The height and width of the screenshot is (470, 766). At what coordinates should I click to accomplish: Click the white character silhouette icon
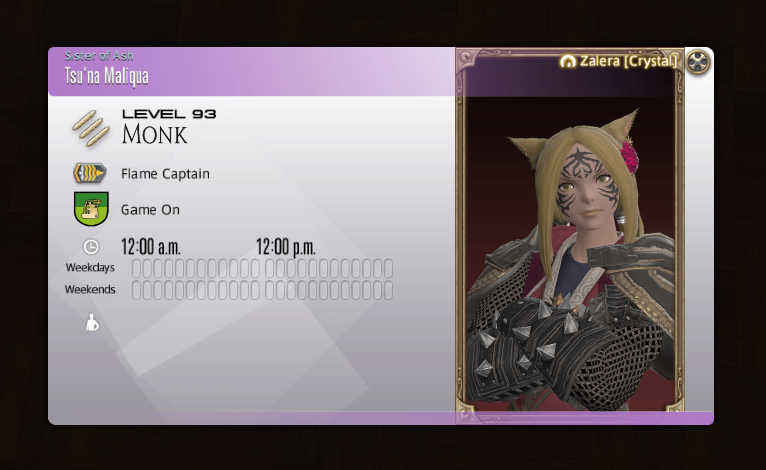(92, 323)
